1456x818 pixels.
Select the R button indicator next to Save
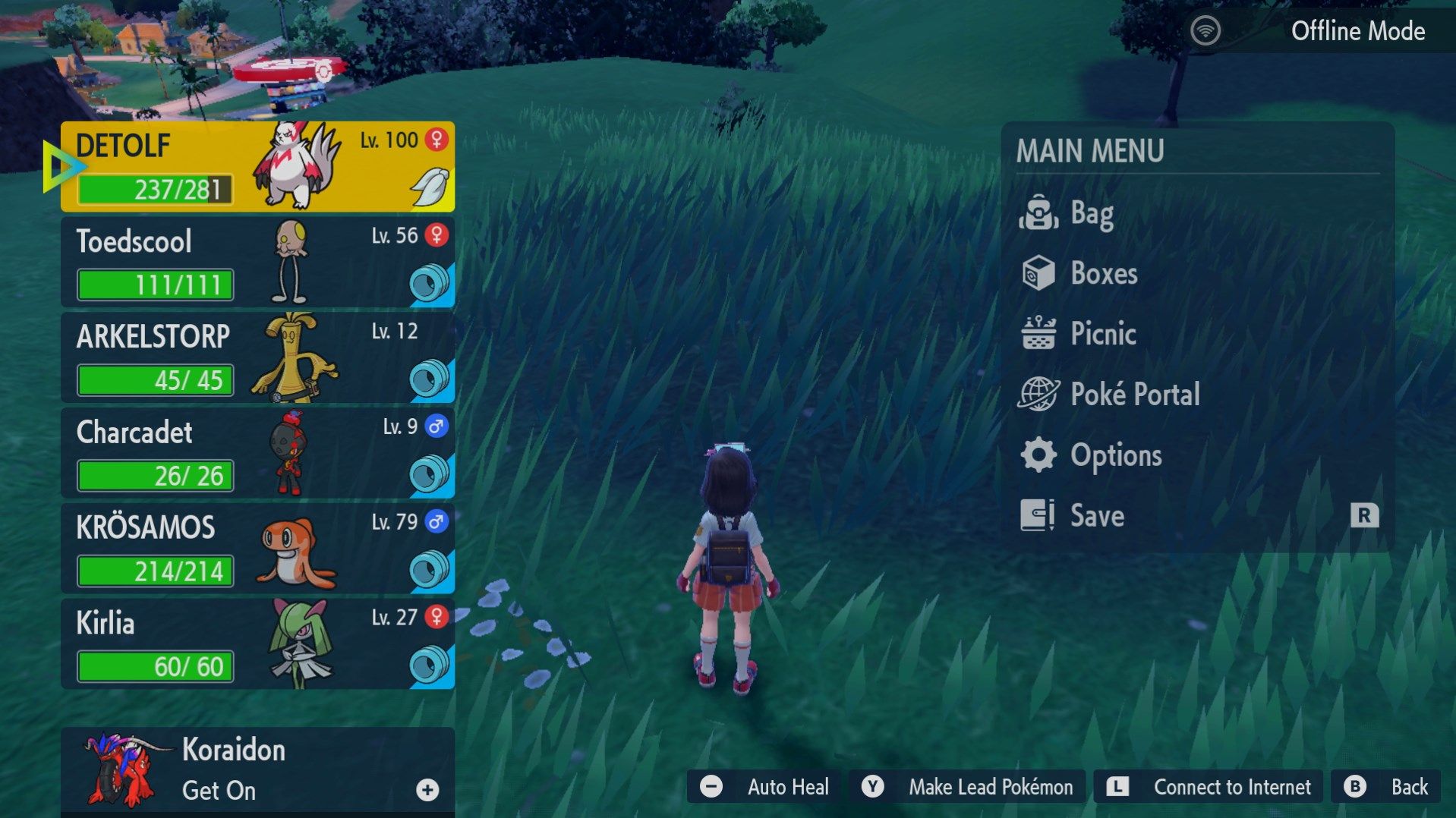pyautogui.click(x=1366, y=515)
